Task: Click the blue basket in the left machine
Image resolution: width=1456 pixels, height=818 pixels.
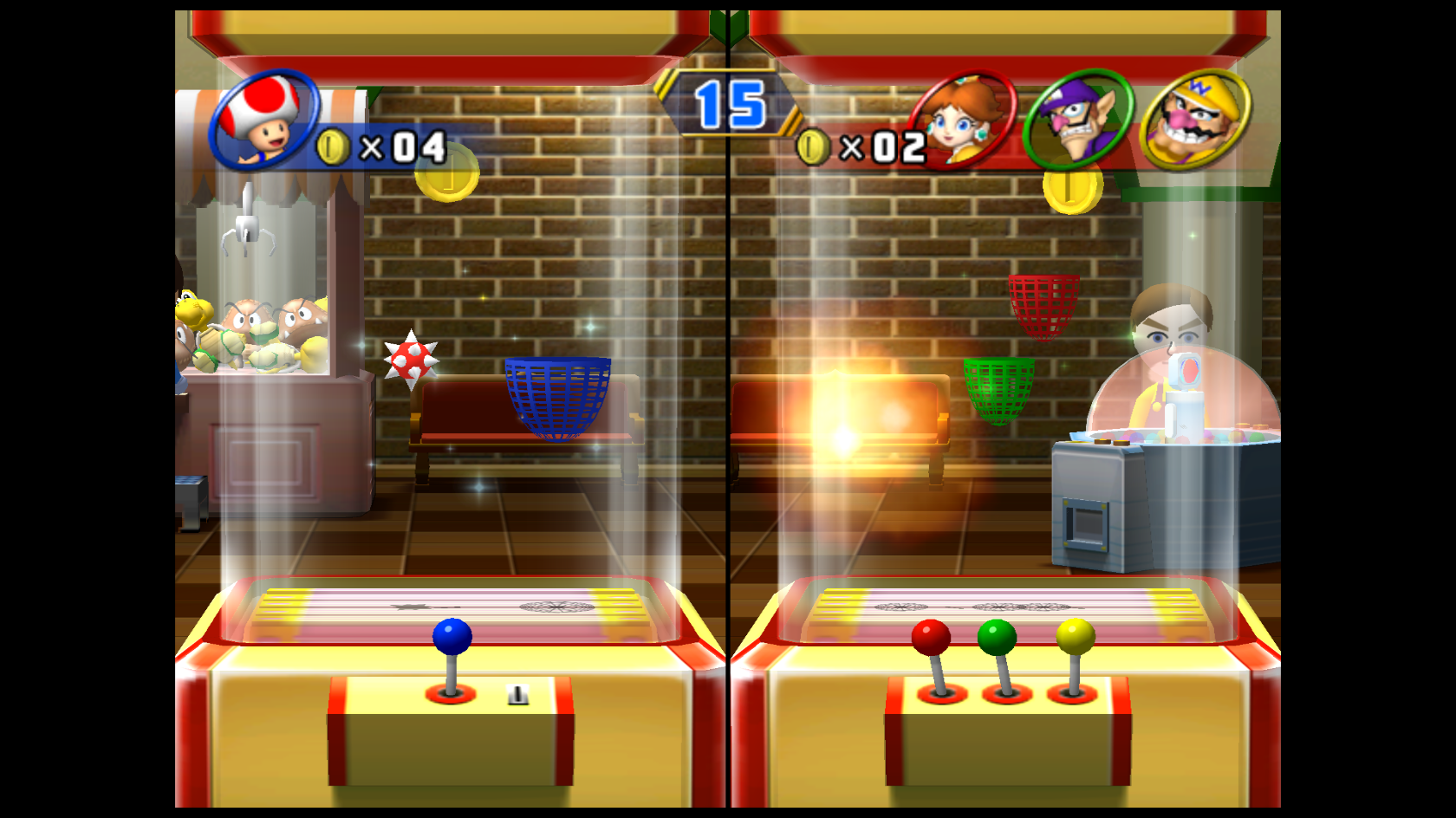Action: [x=556, y=398]
